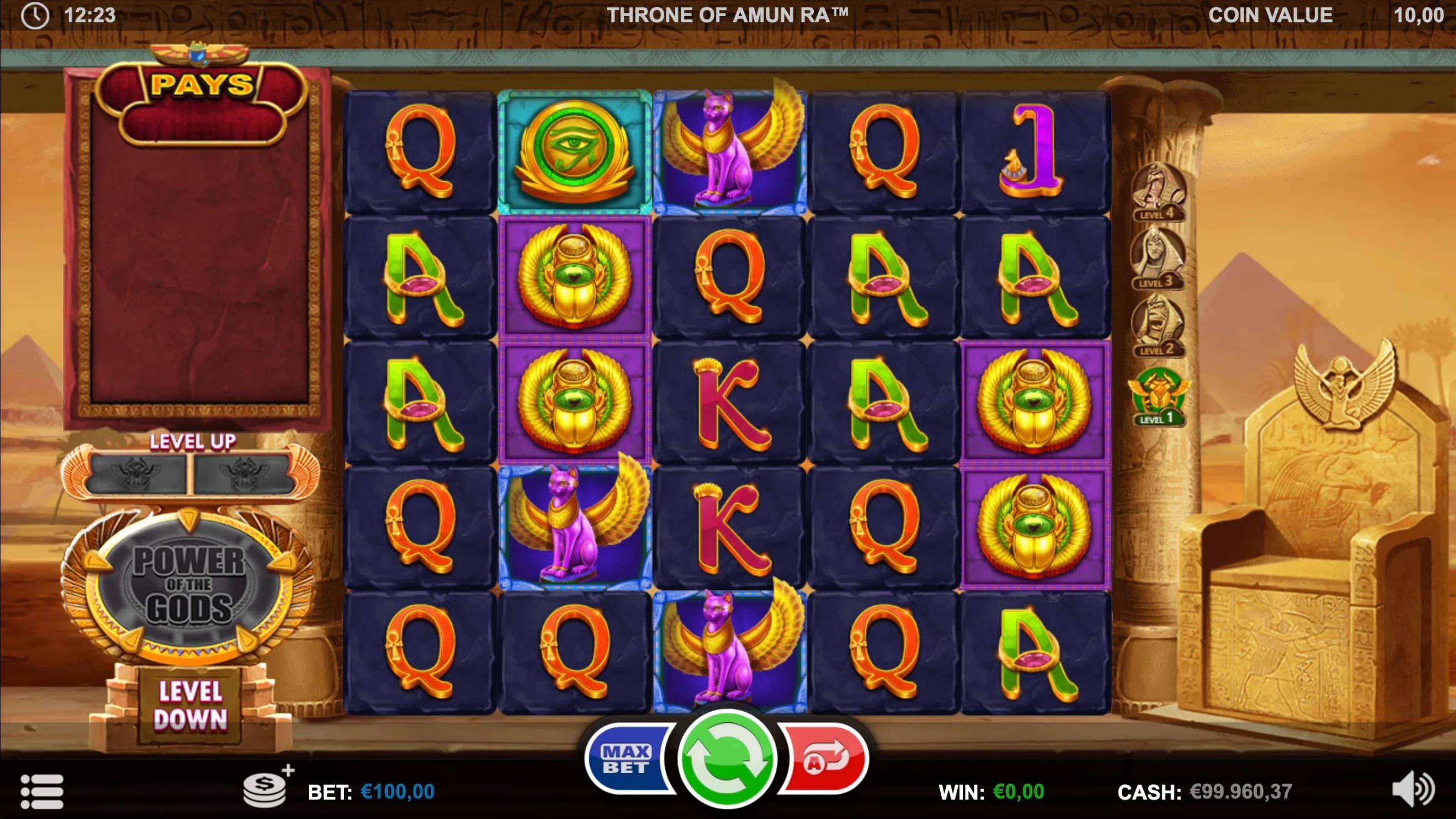This screenshot has width=1456, height=819.
Task: Click the Eye of Horus symbol tile
Action: (x=574, y=152)
